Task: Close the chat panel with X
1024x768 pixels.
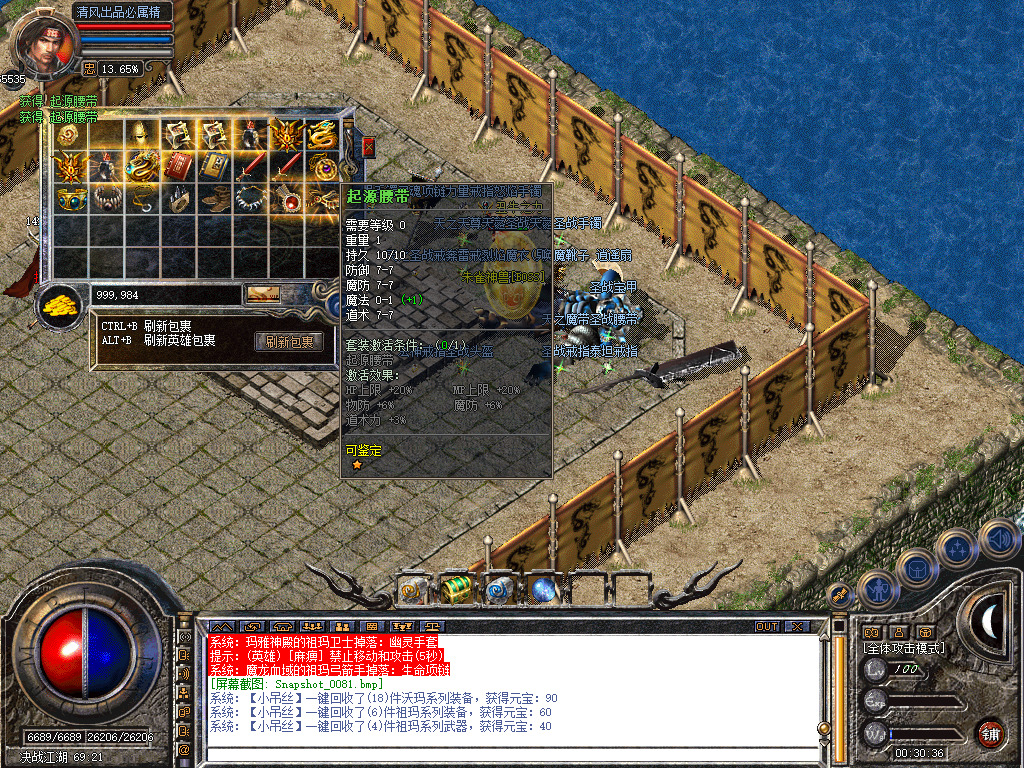Action: [x=796, y=626]
